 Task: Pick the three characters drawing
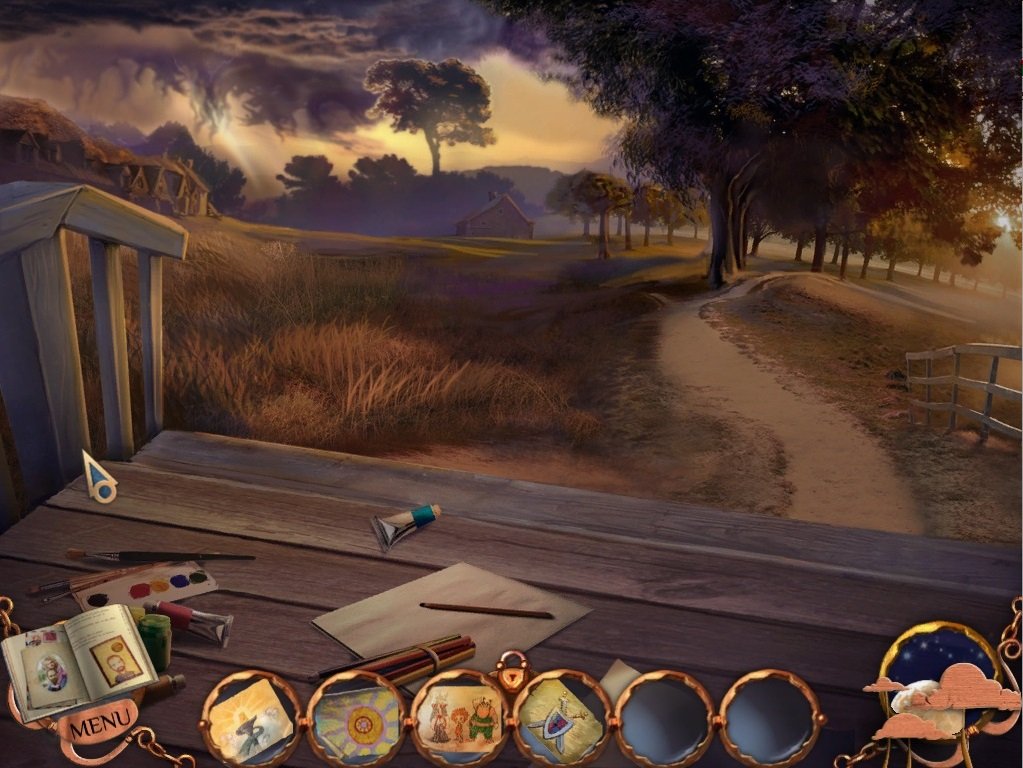point(458,718)
